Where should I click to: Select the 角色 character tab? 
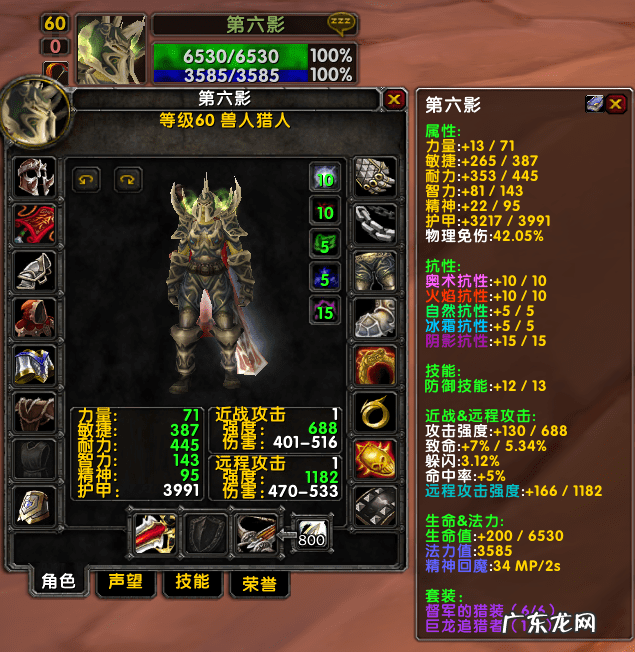[x=57, y=582]
